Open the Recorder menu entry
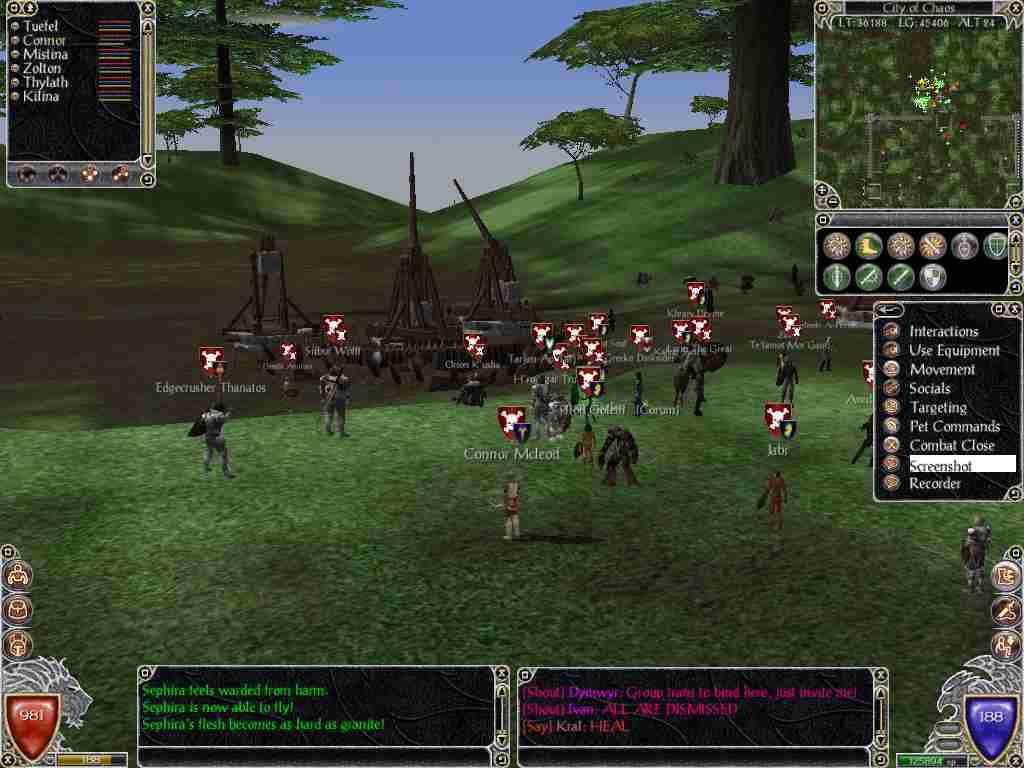Viewport: 1024px width, 768px height. (934, 484)
